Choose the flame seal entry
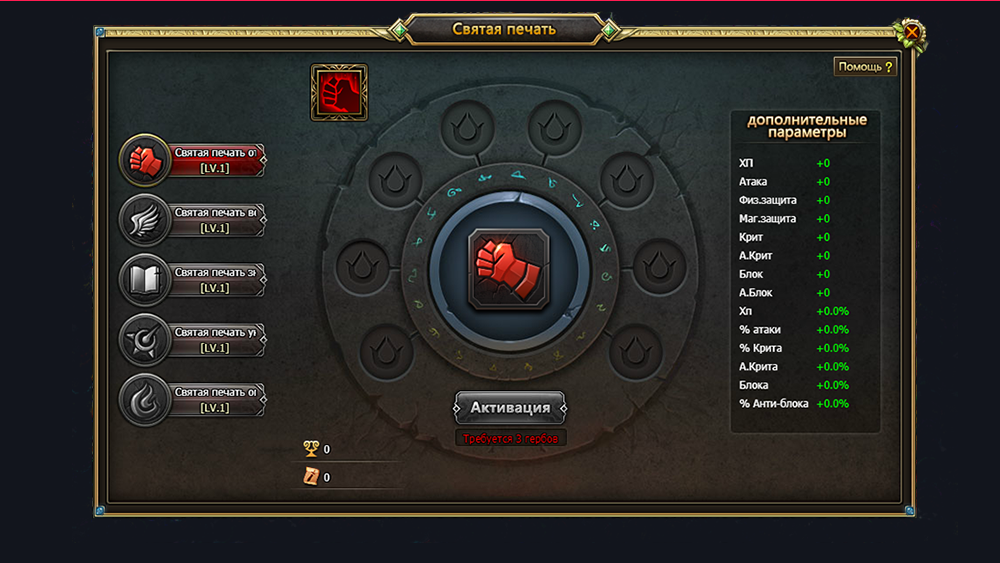The height and width of the screenshot is (563, 1000). tap(193, 400)
